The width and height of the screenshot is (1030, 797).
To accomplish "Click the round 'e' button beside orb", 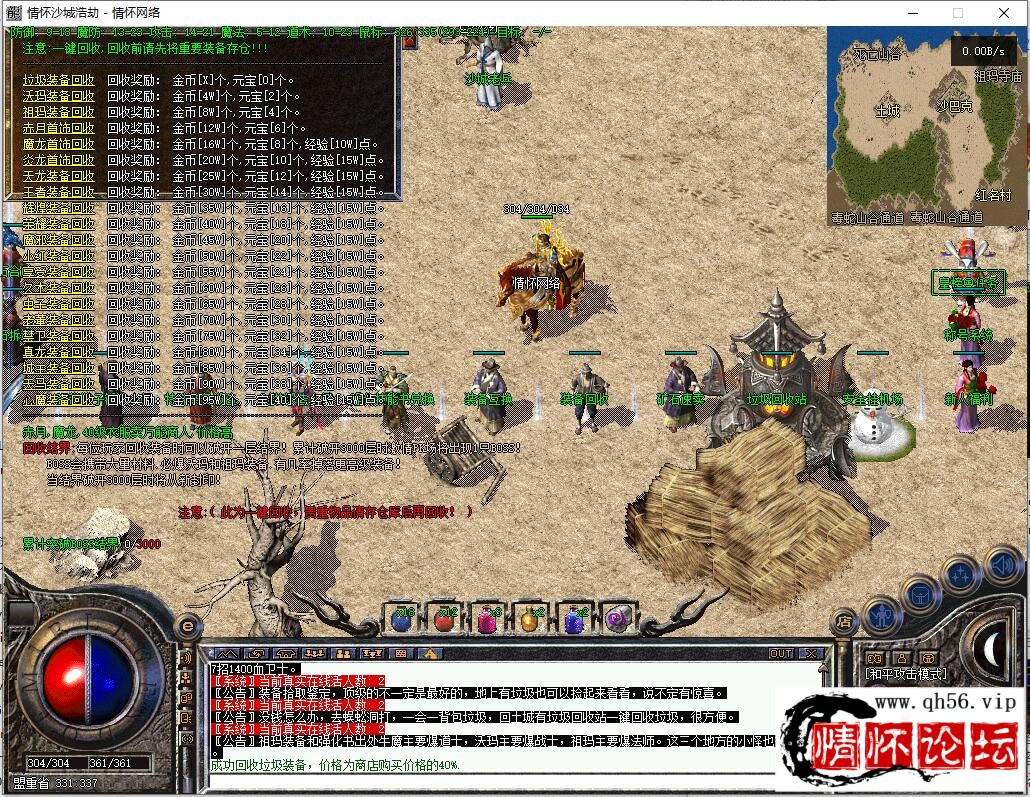I will pyautogui.click(x=187, y=626).
